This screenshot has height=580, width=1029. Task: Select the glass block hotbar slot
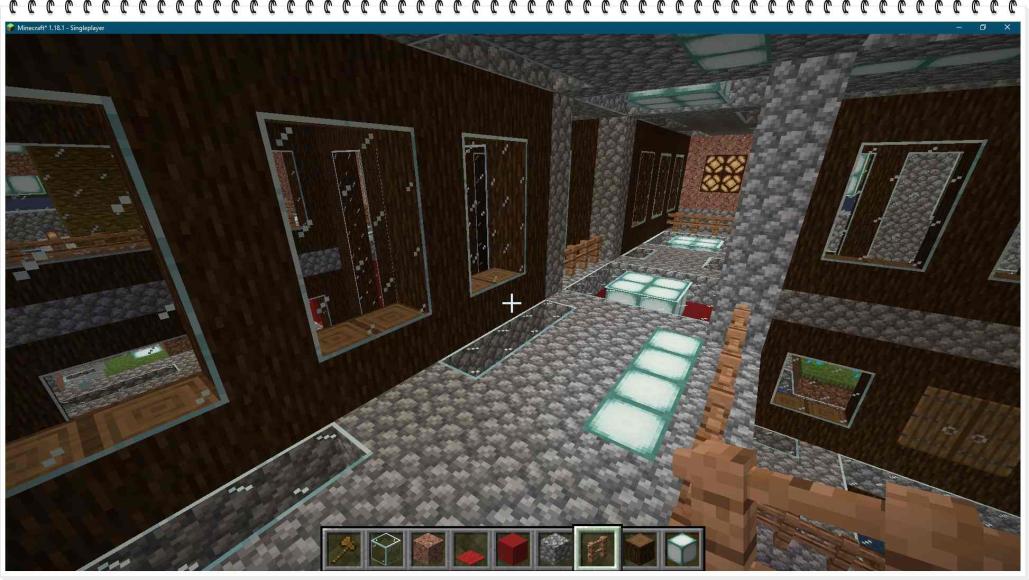click(x=385, y=548)
